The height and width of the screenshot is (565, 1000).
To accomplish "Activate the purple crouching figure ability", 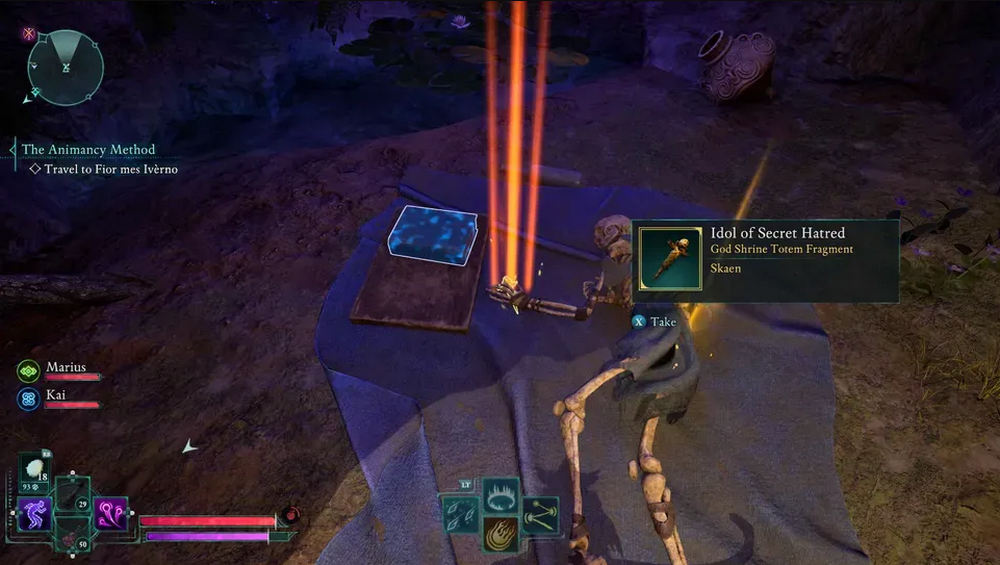I will click(x=35, y=514).
